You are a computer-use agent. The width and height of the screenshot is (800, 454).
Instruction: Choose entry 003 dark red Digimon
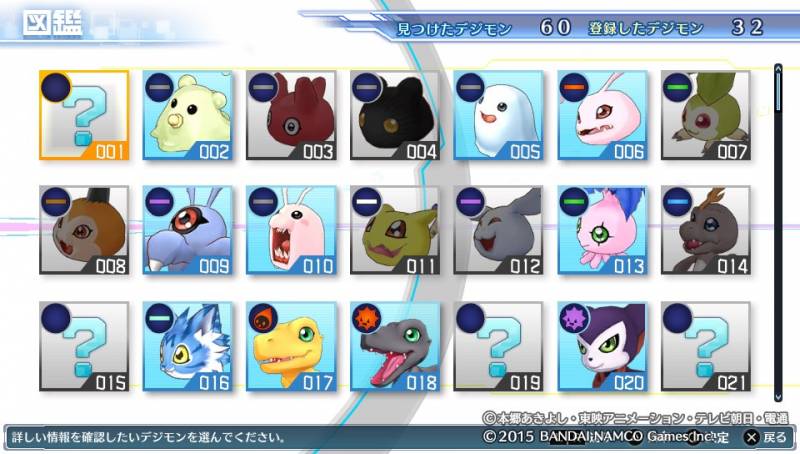291,116
